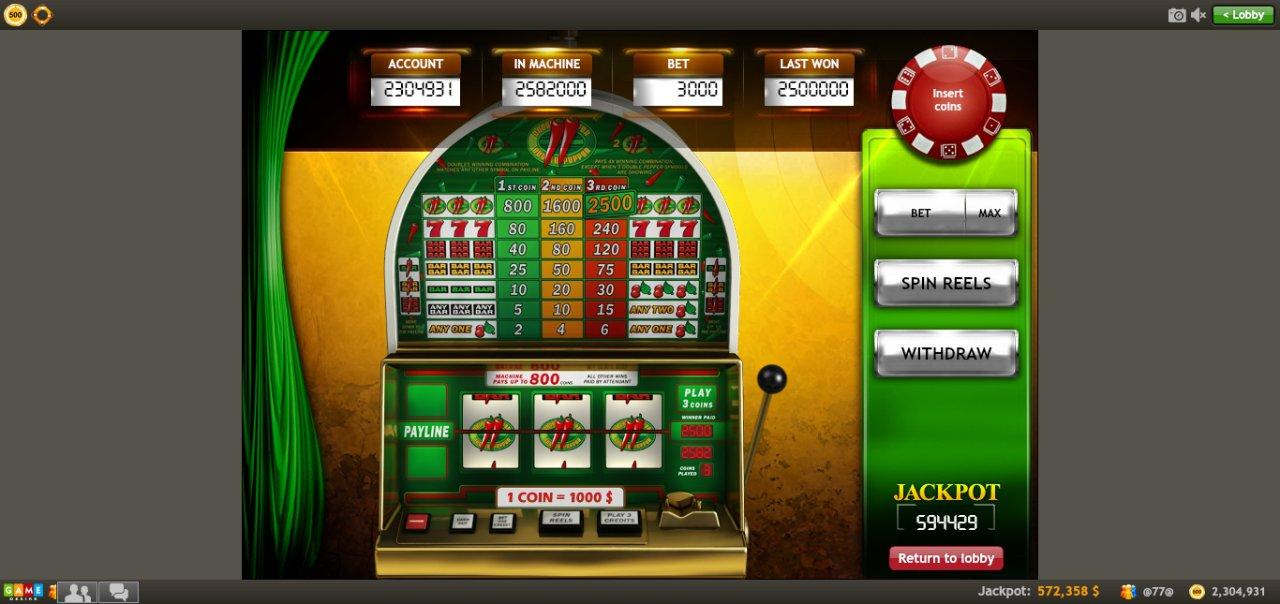Viewport: 1280px width, 604px height.
Task: Open the GAME Desire logo
Action: point(22,592)
